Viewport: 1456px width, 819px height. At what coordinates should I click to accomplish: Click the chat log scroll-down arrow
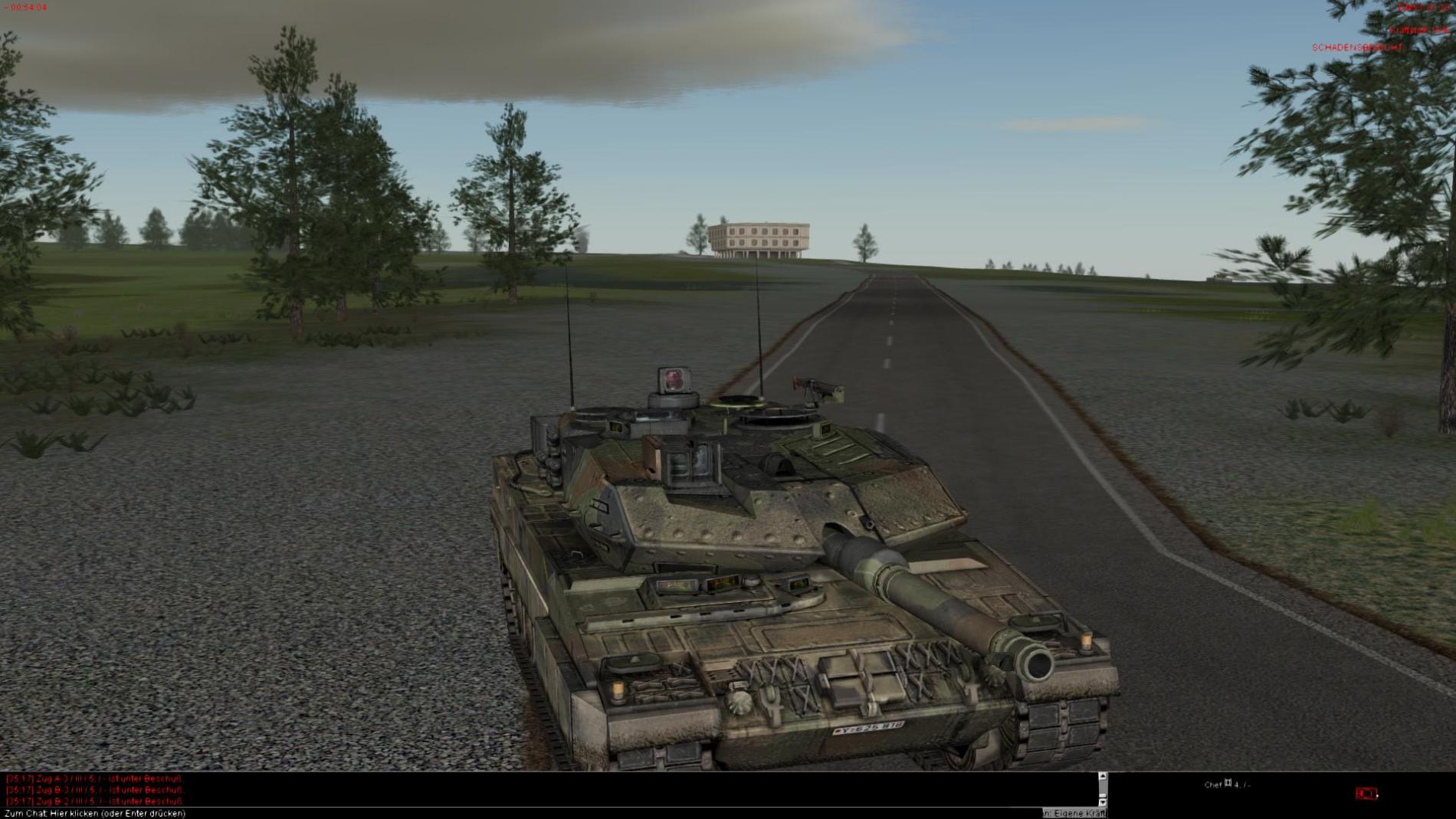pyautogui.click(x=1103, y=801)
